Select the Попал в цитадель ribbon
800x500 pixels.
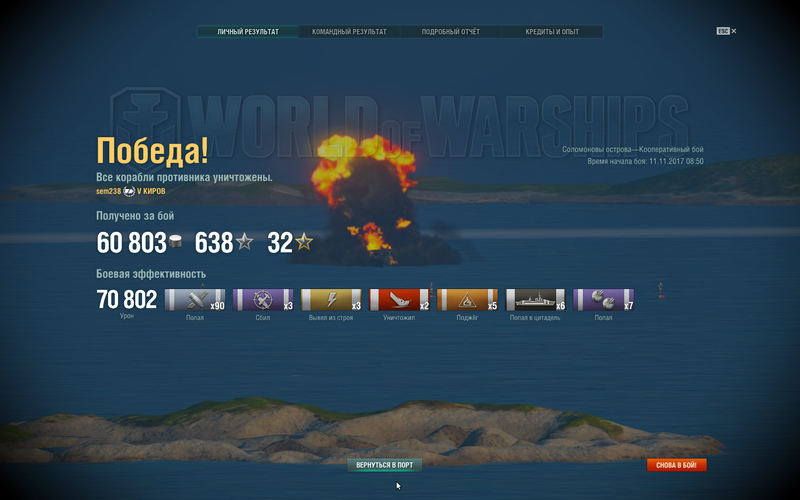point(536,300)
